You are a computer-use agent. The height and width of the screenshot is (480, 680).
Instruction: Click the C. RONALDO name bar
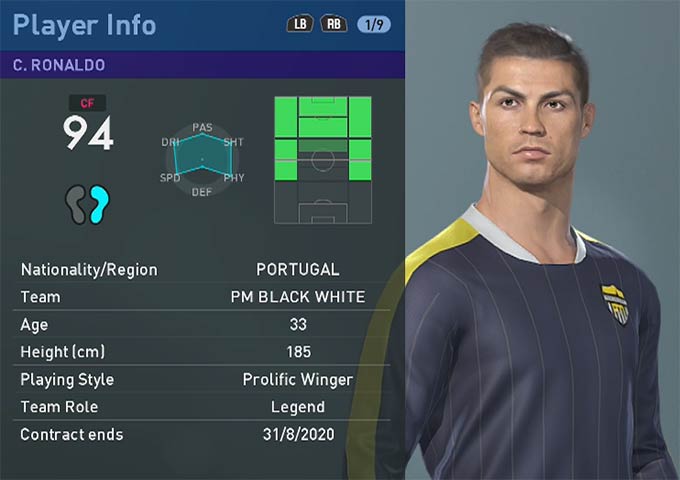[202, 65]
